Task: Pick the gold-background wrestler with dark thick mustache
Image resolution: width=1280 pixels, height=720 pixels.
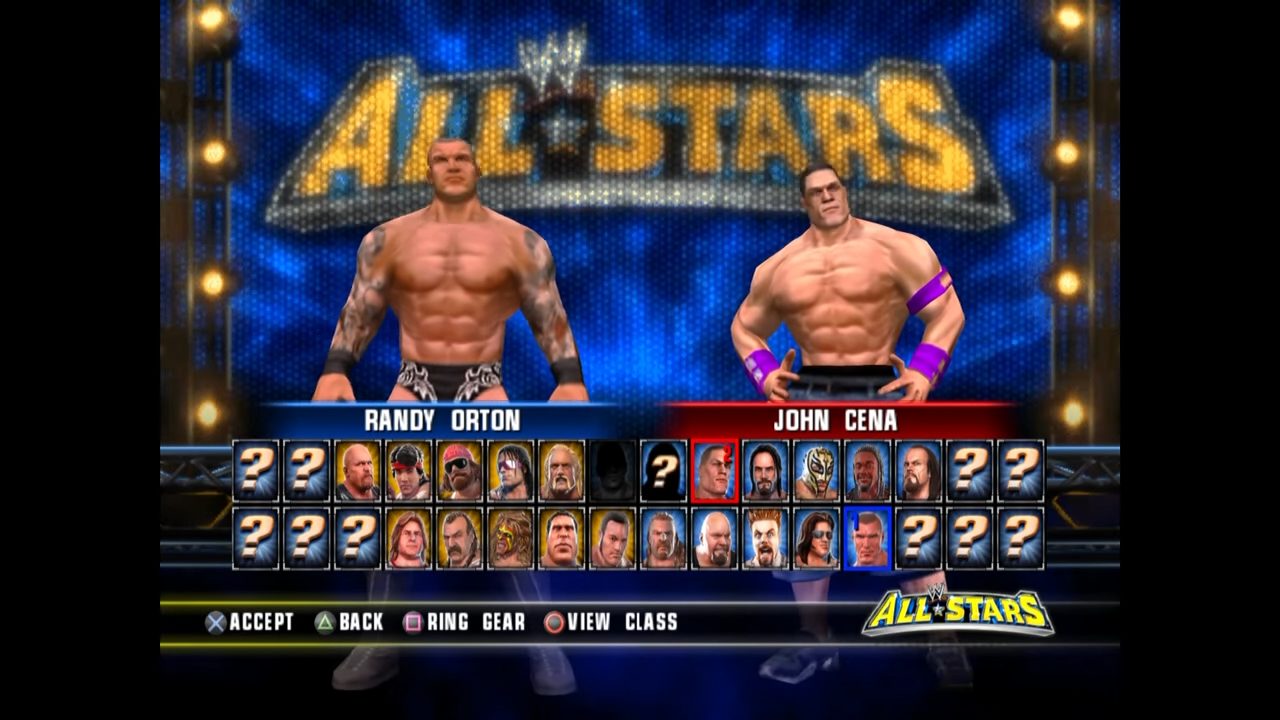Action: coord(460,538)
